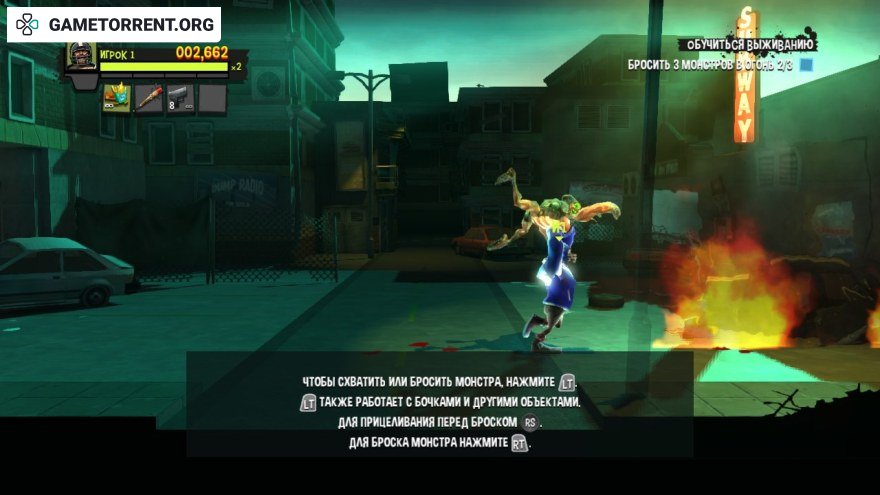Click the blue objective checkbox
Image resolution: width=880 pixels, height=495 pixels.
point(806,65)
